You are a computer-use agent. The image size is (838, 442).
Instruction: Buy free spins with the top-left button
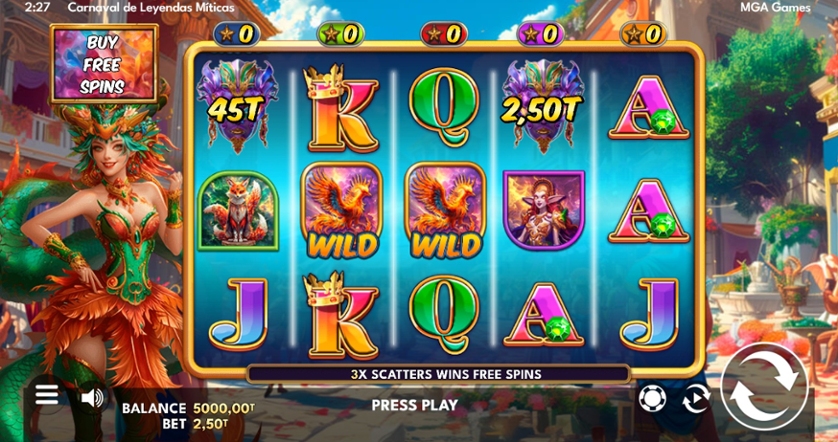point(105,63)
